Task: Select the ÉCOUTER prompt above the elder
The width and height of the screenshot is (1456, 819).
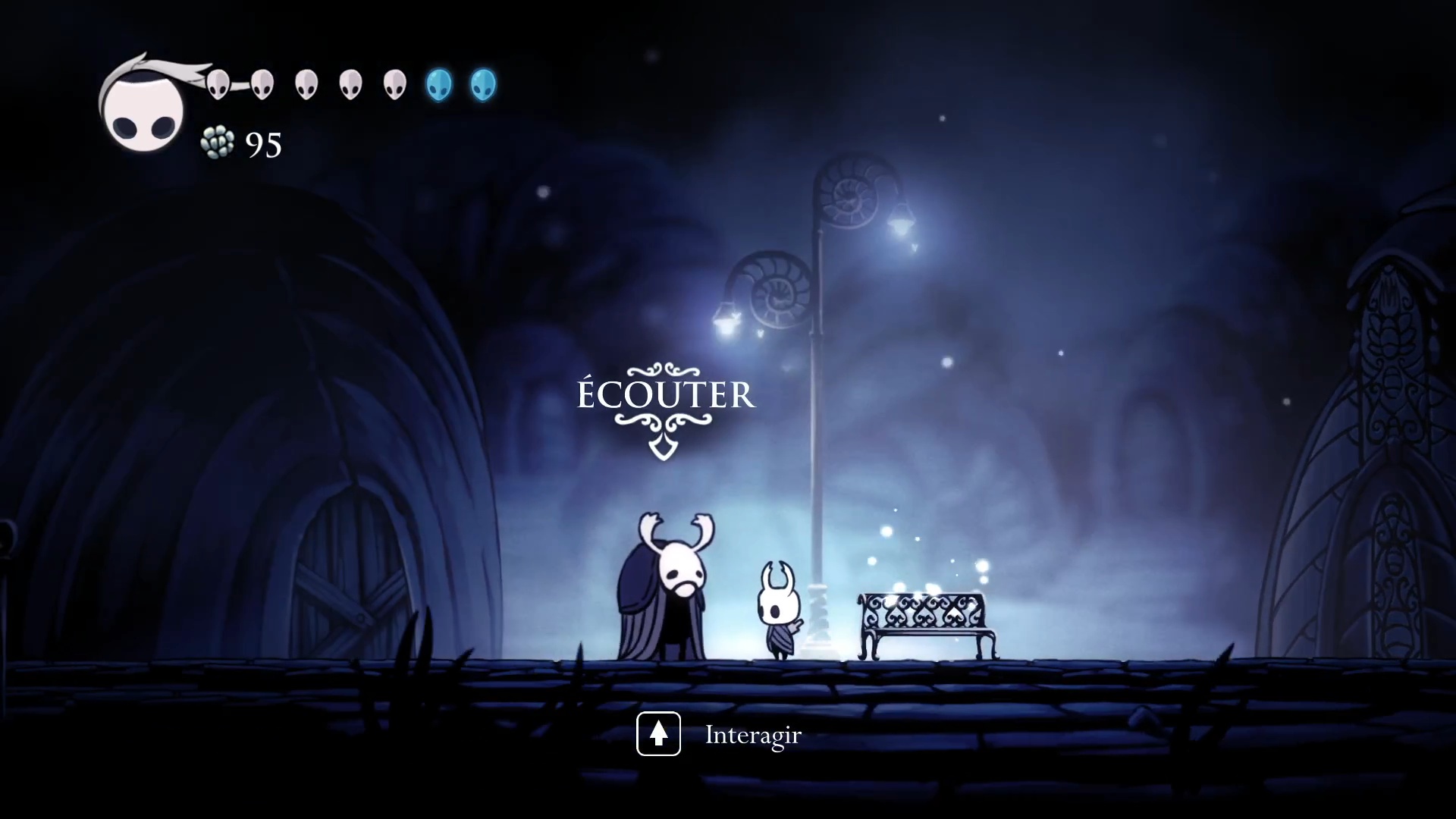Action: [666, 396]
